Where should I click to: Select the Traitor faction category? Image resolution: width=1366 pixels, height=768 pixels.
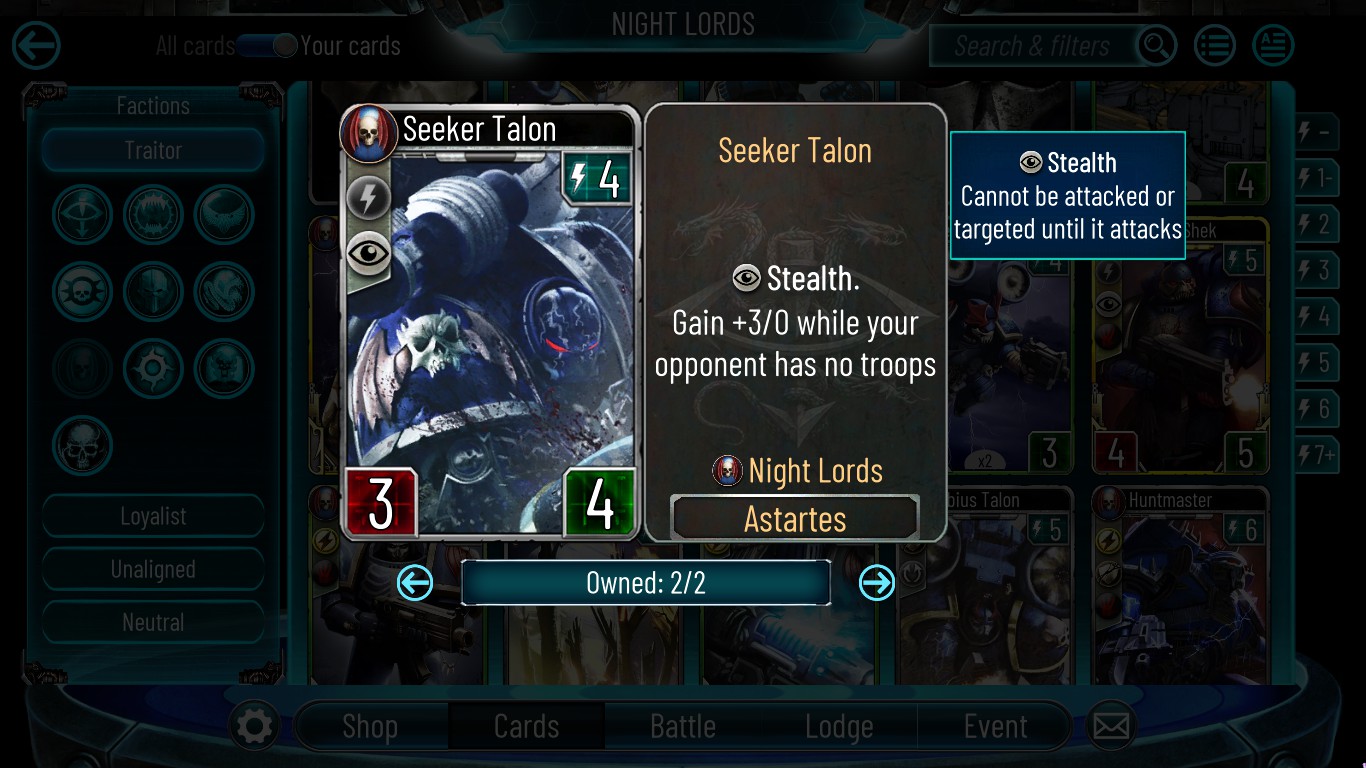tap(153, 151)
